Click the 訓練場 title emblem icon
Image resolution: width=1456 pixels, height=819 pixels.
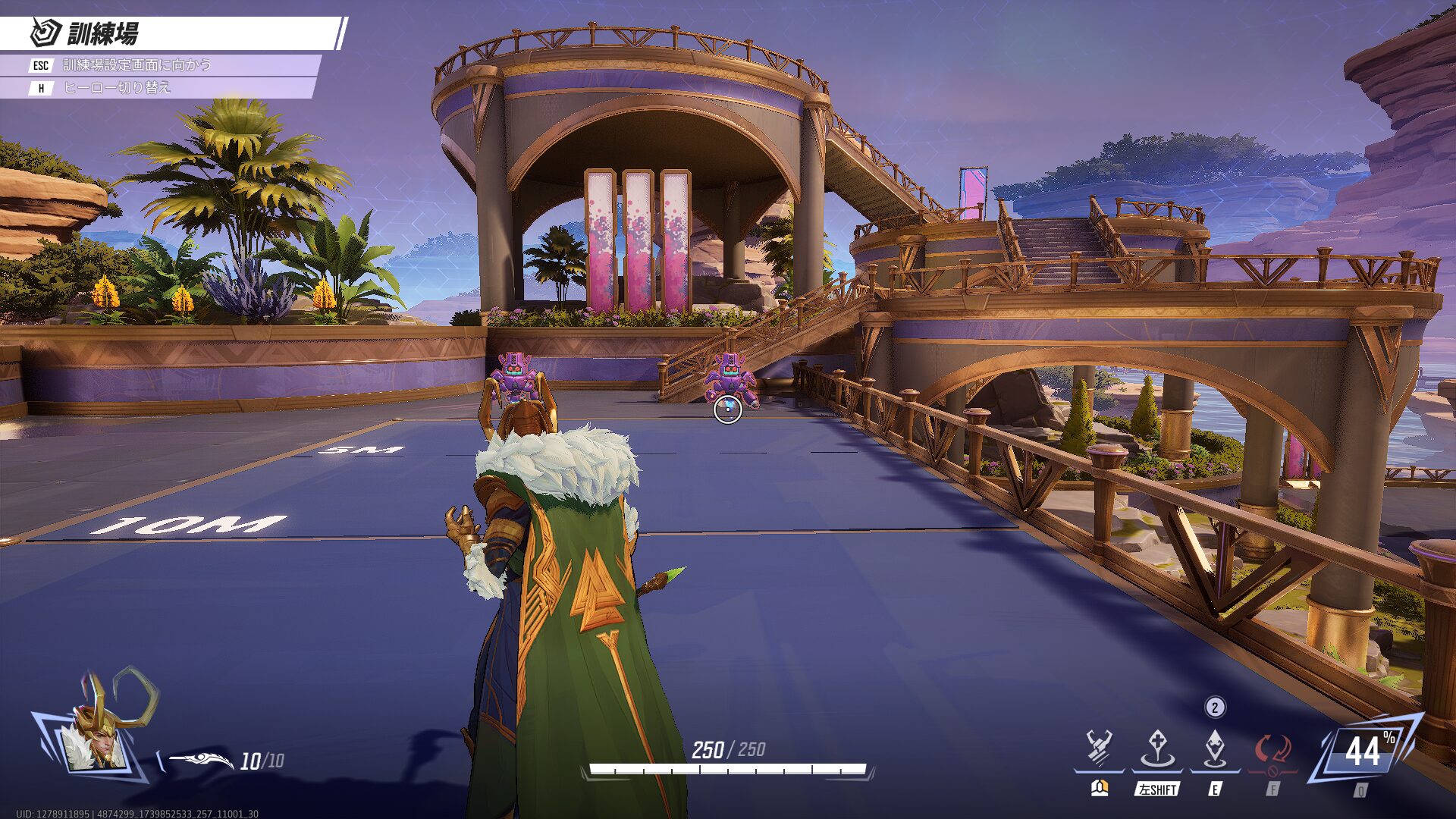coord(45,33)
